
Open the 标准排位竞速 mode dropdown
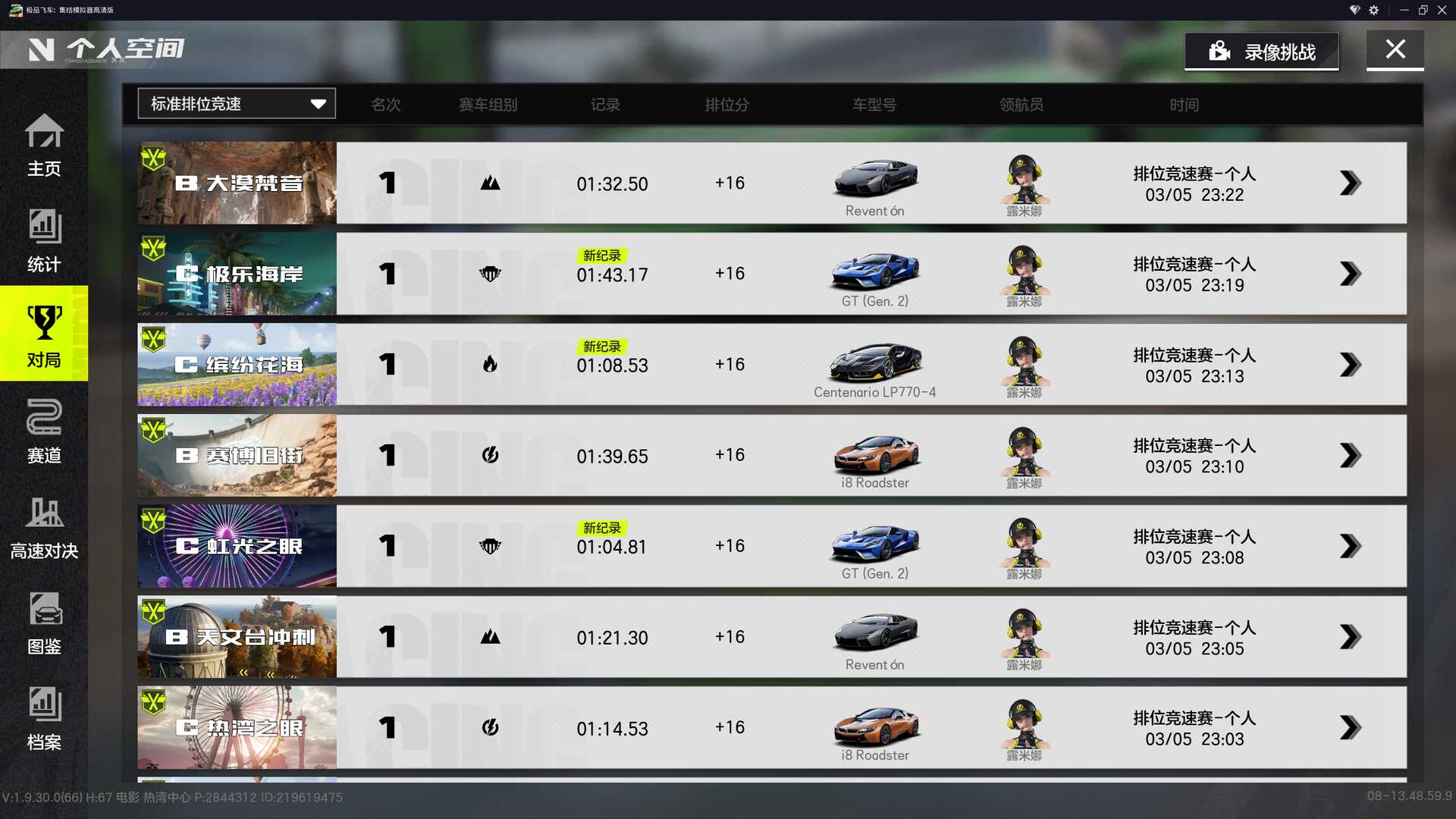pos(237,104)
